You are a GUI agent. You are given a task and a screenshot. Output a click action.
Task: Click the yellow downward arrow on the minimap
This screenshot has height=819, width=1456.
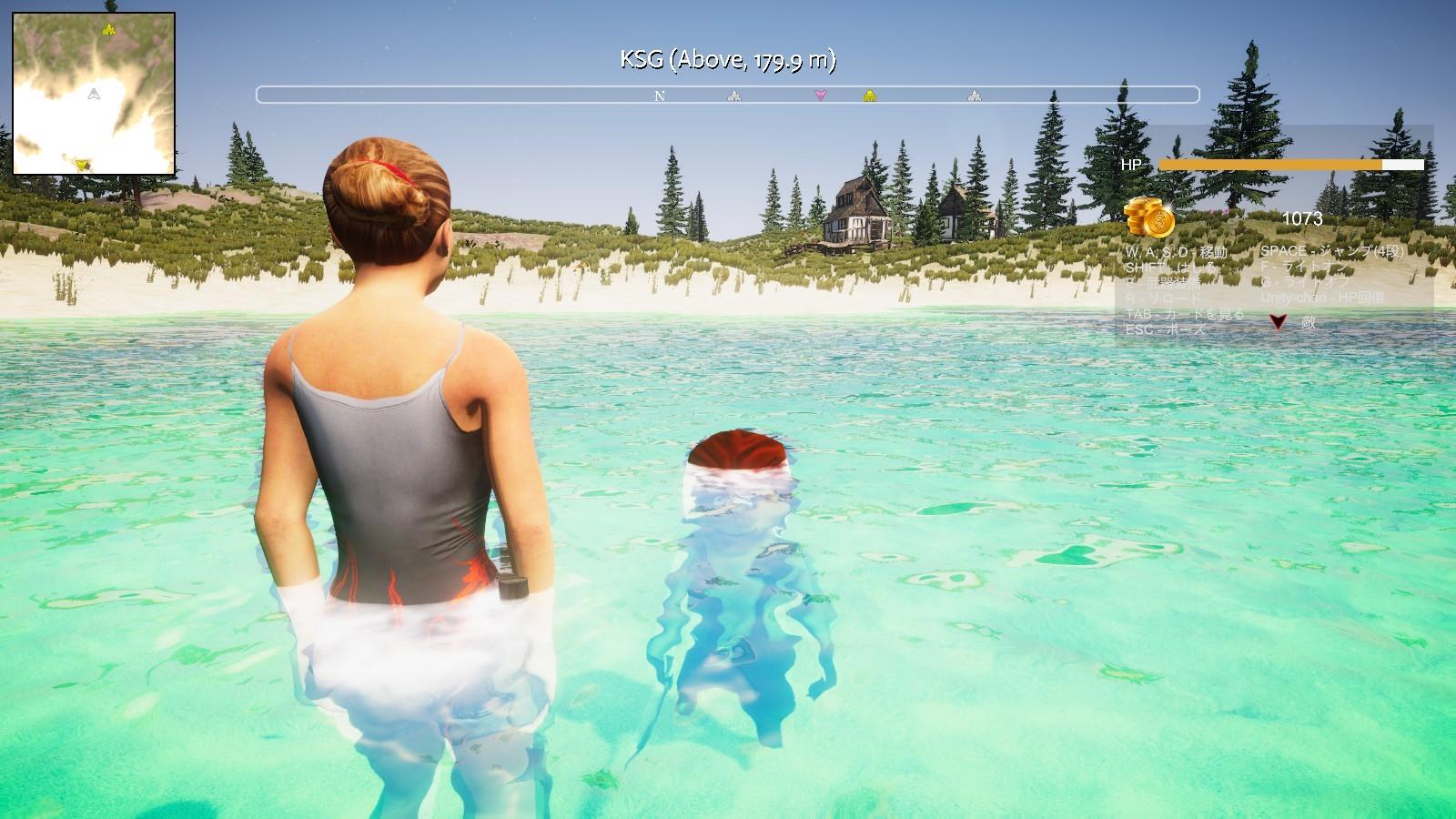(83, 165)
